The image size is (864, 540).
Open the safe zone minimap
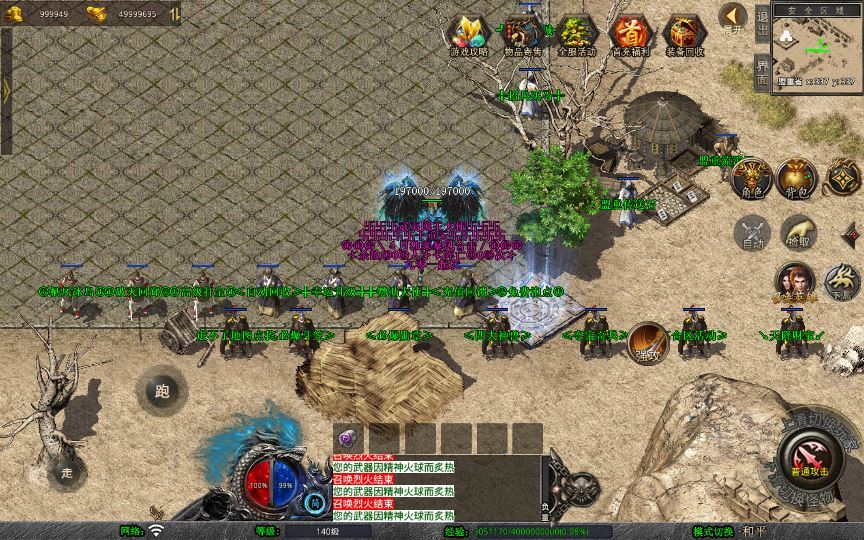(816, 50)
